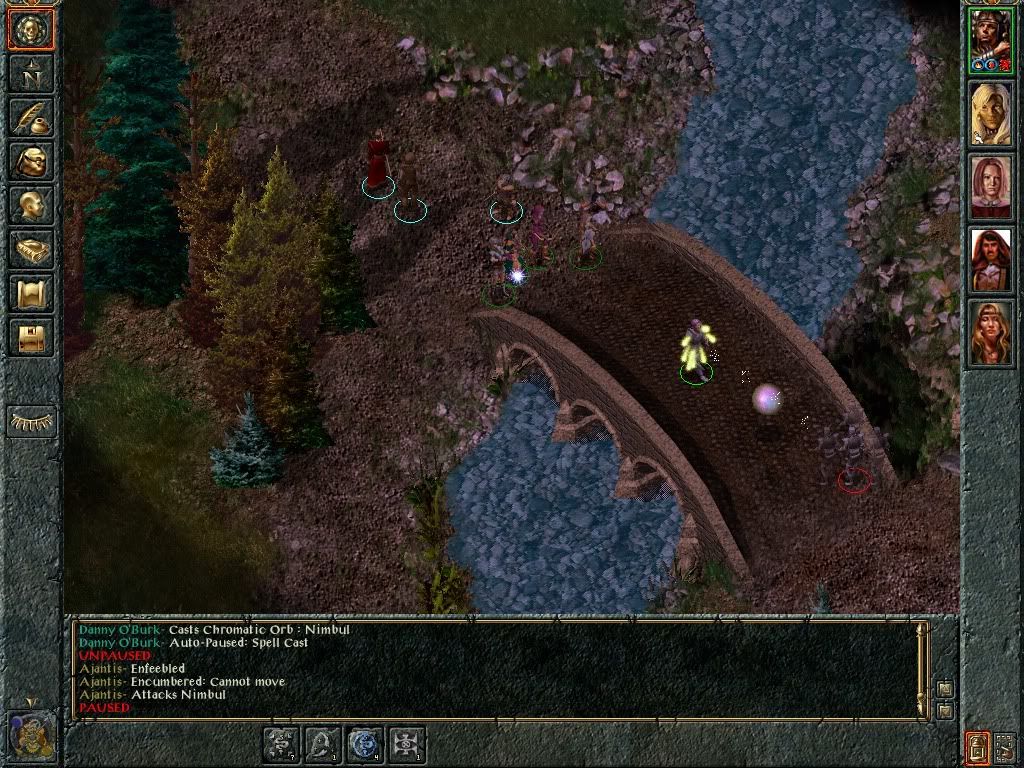Image resolution: width=1024 pixels, height=768 pixels.
Task: Open the journal quill and inkwell button
Action: [x=30, y=118]
